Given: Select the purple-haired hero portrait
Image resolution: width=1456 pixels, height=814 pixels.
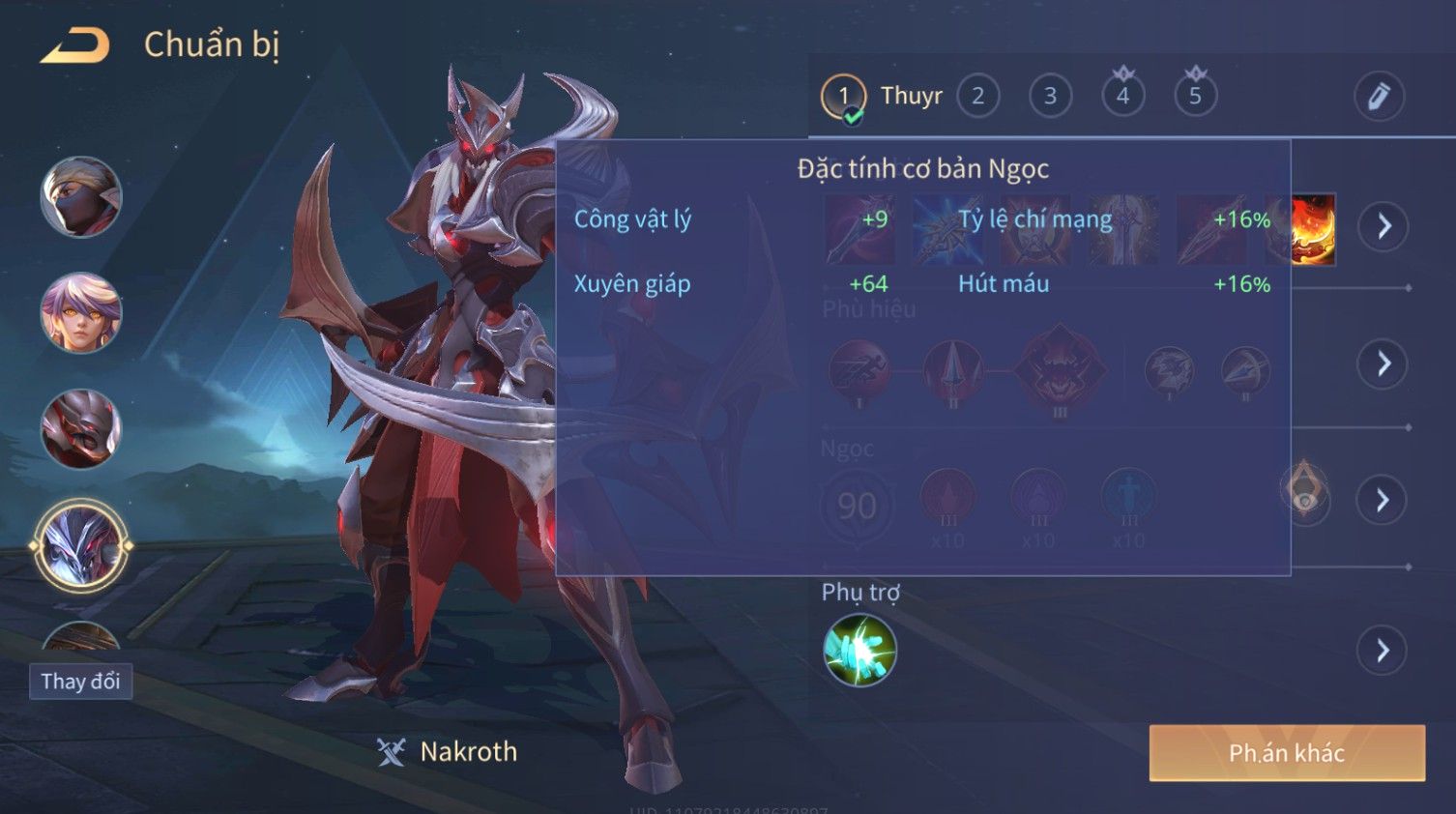Looking at the screenshot, I should (x=81, y=312).
